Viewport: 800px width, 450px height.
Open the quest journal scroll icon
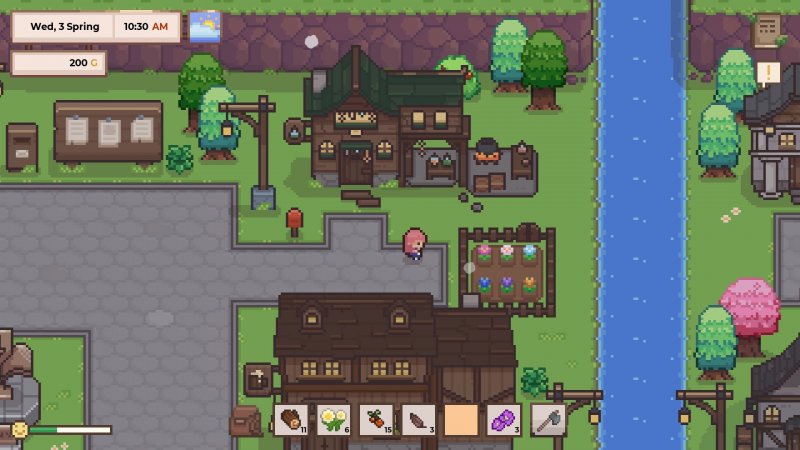pyautogui.click(x=768, y=30)
